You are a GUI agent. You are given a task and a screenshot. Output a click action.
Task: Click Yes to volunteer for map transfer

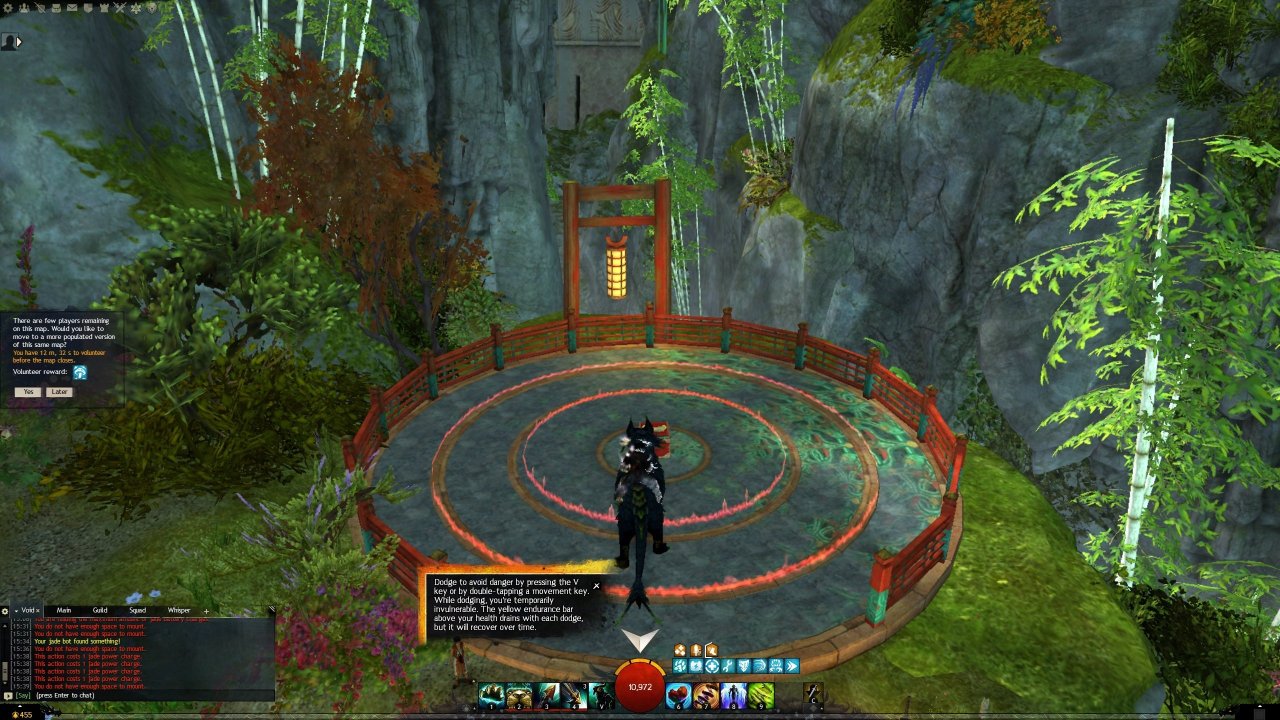click(28, 392)
